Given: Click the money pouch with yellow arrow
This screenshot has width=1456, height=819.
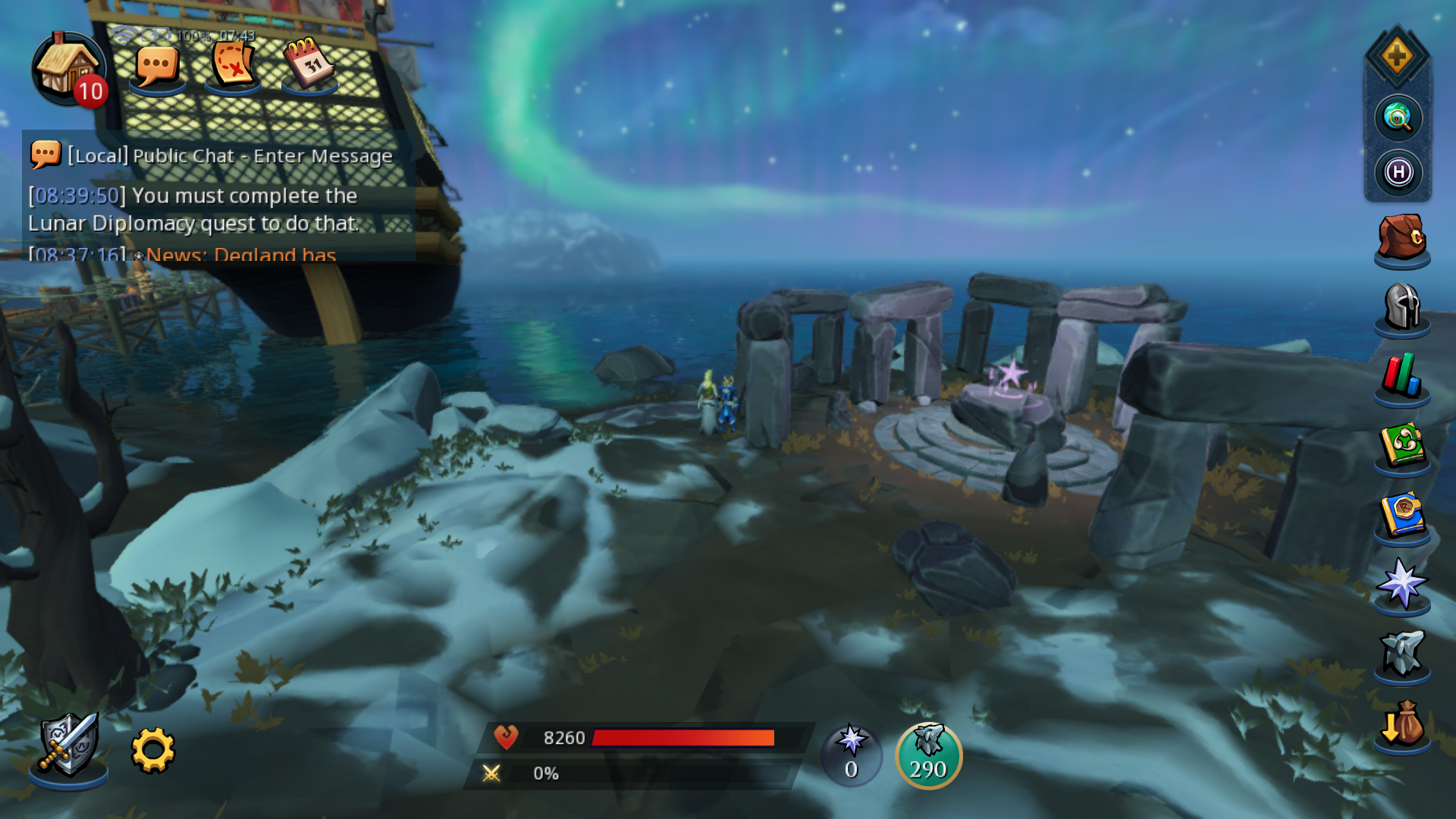Looking at the screenshot, I should [1401, 723].
